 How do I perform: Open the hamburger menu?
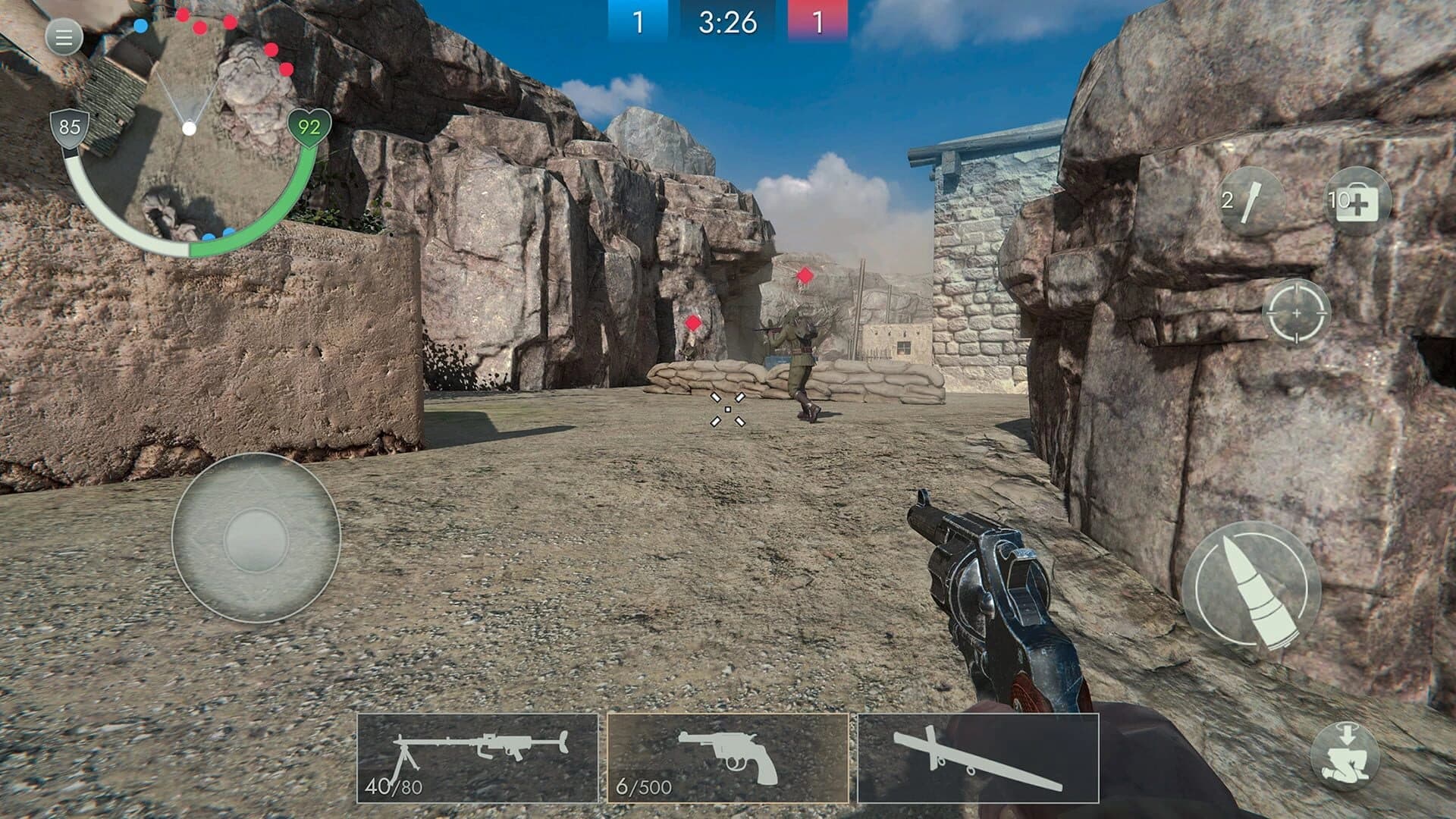click(62, 36)
